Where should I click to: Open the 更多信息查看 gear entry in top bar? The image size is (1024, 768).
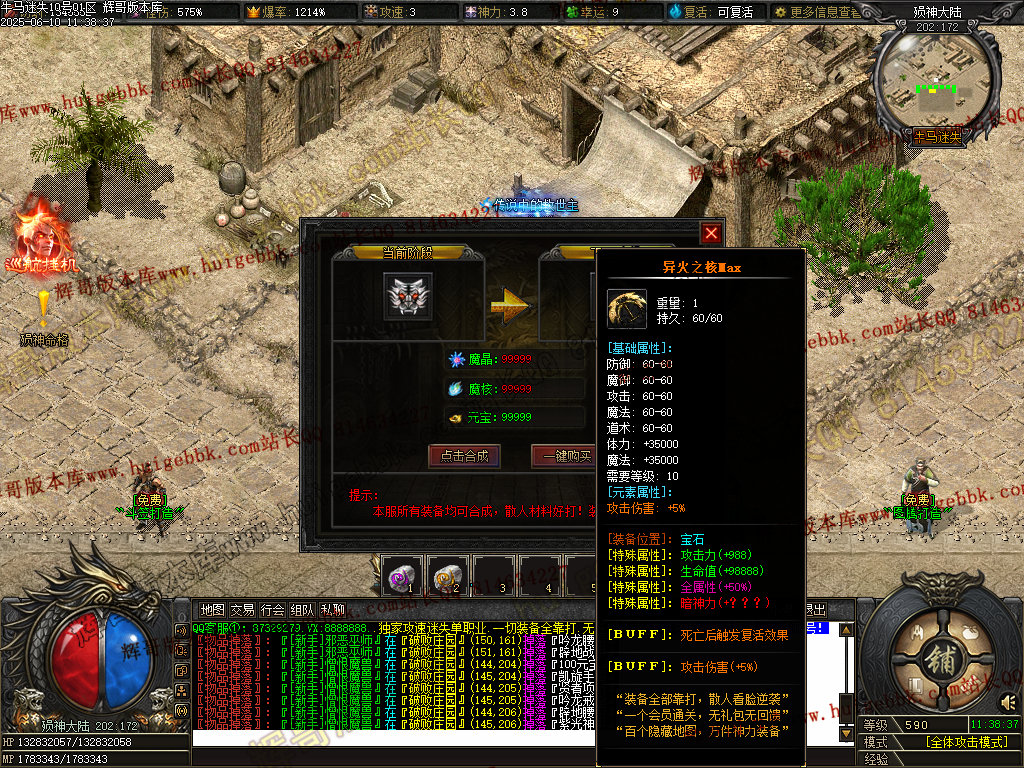815,12
